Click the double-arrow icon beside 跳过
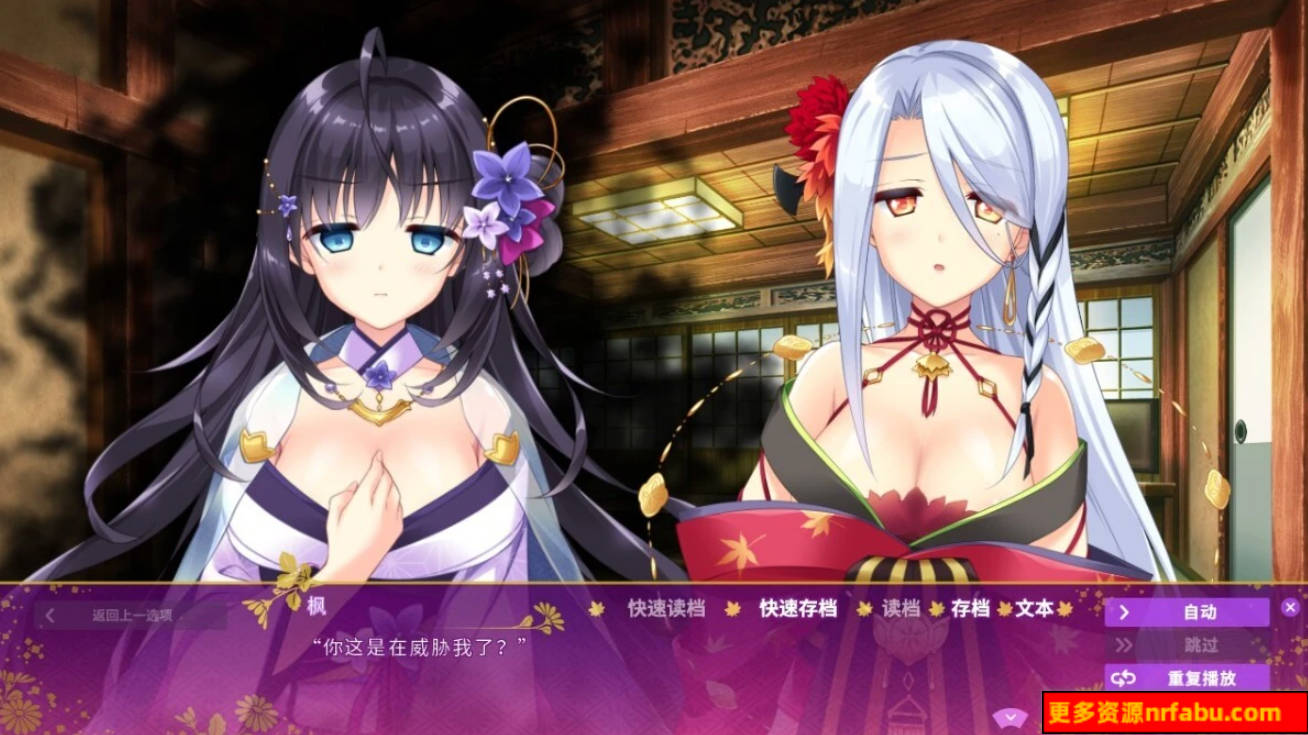 click(x=1123, y=645)
